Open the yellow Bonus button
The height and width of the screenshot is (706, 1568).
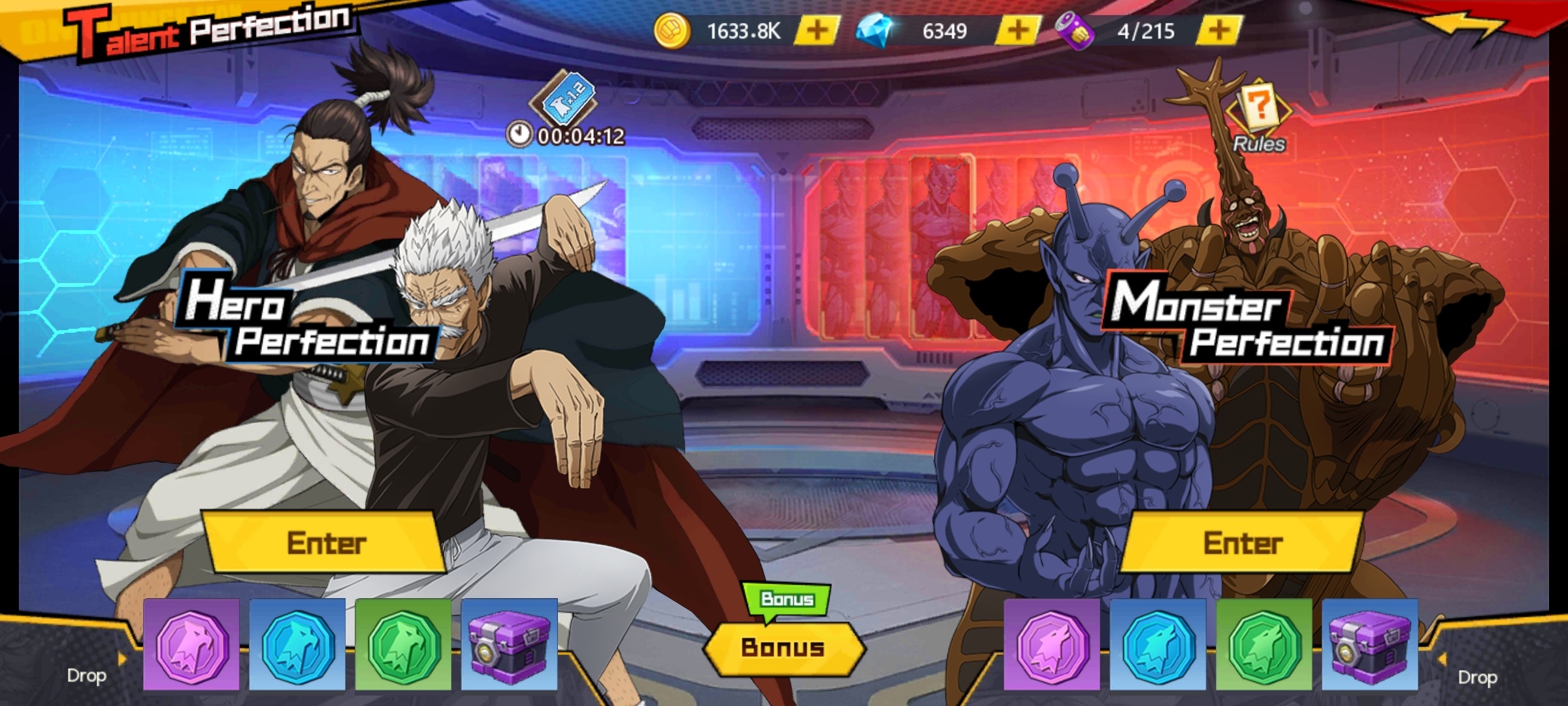[784, 648]
